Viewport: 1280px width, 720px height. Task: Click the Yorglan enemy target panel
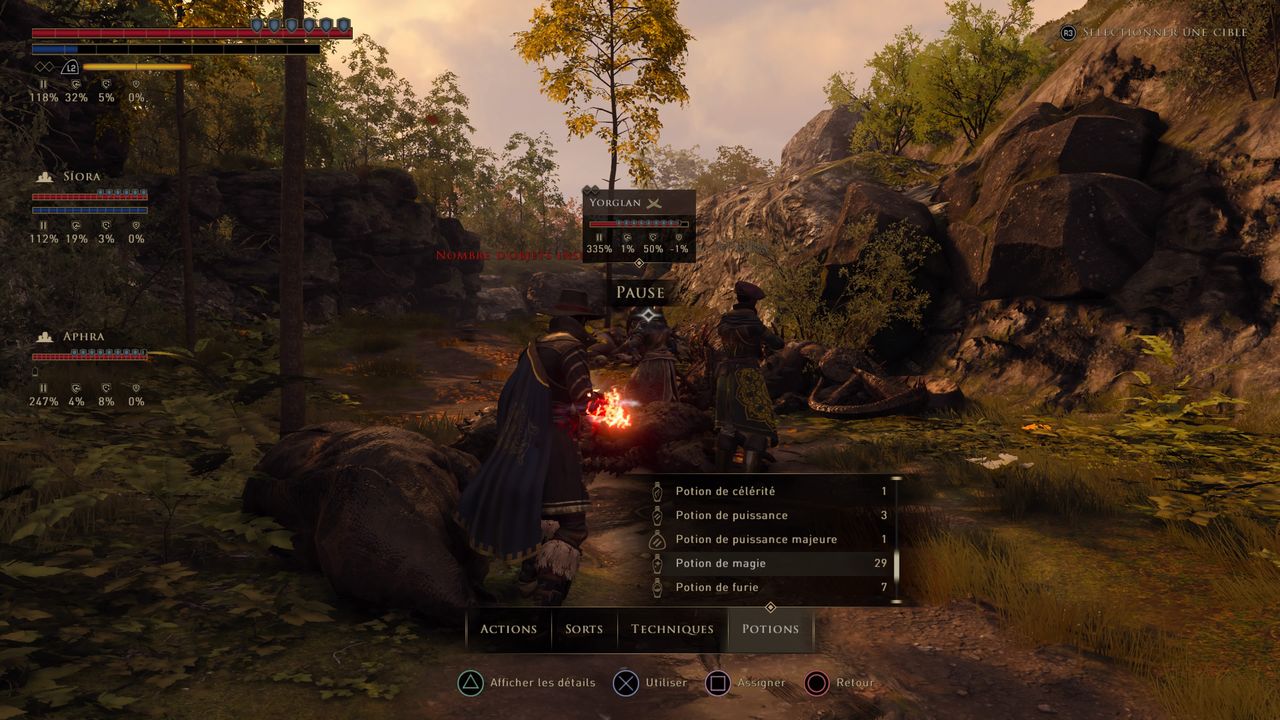point(639,225)
